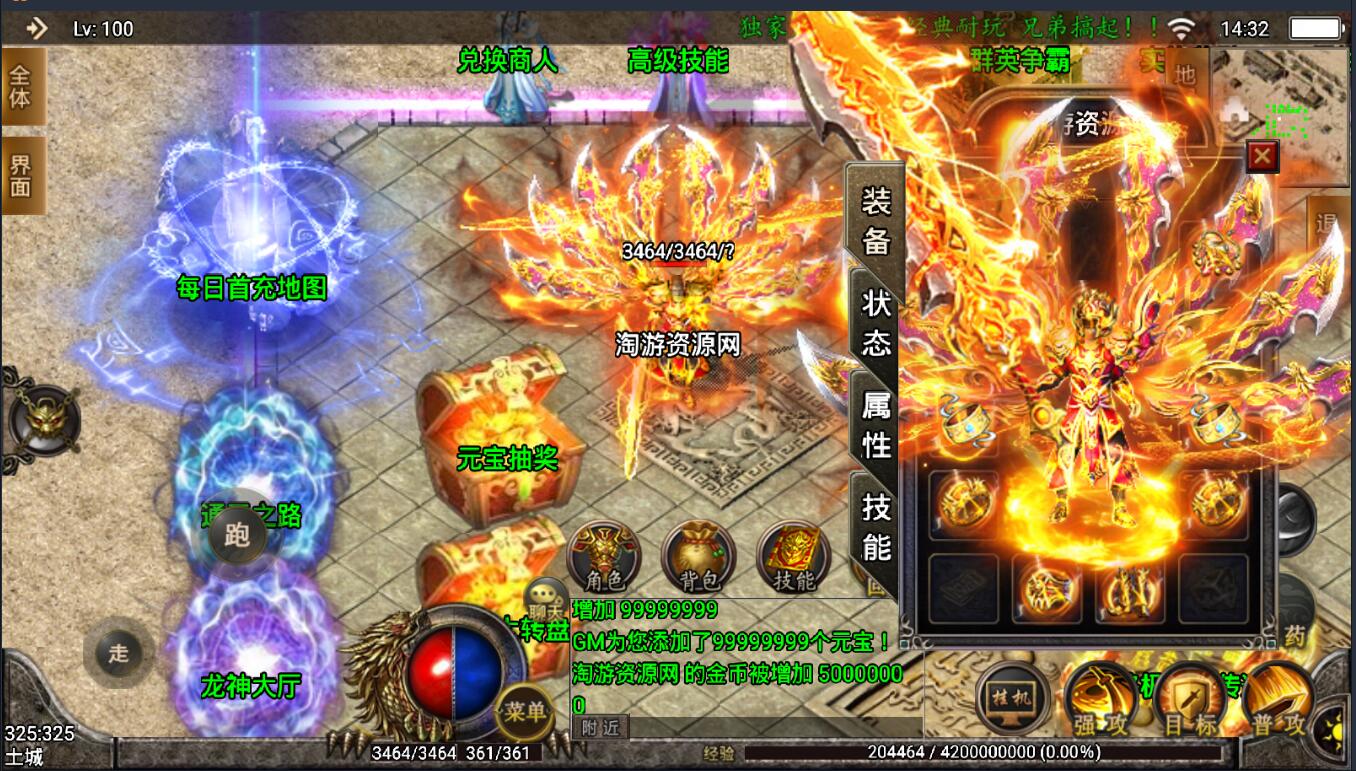Toggle 挂机 auto-play mode
The height and width of the screenshot is (771, 1356).
click(1012, 697)
